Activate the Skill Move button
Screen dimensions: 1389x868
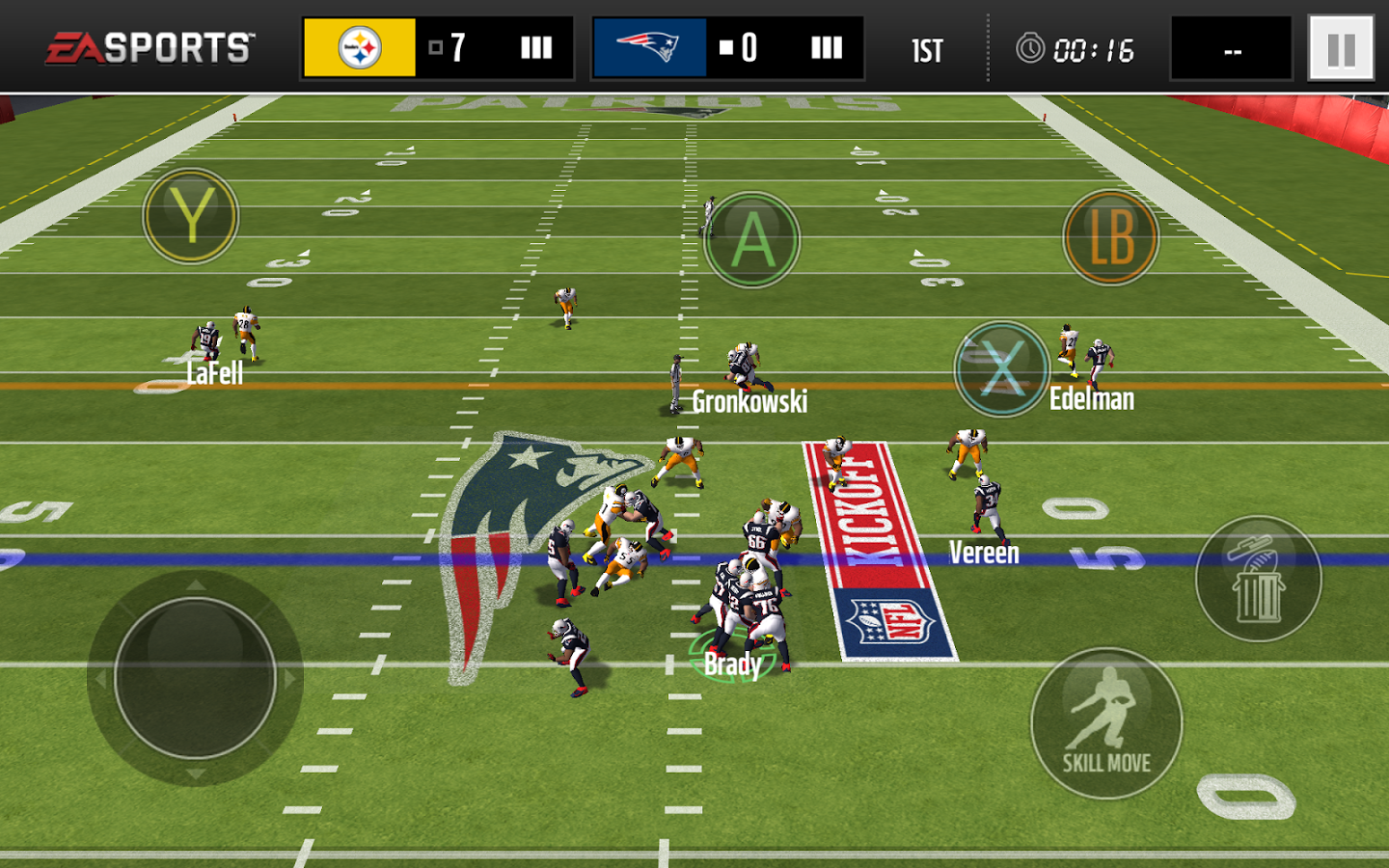1106,723
